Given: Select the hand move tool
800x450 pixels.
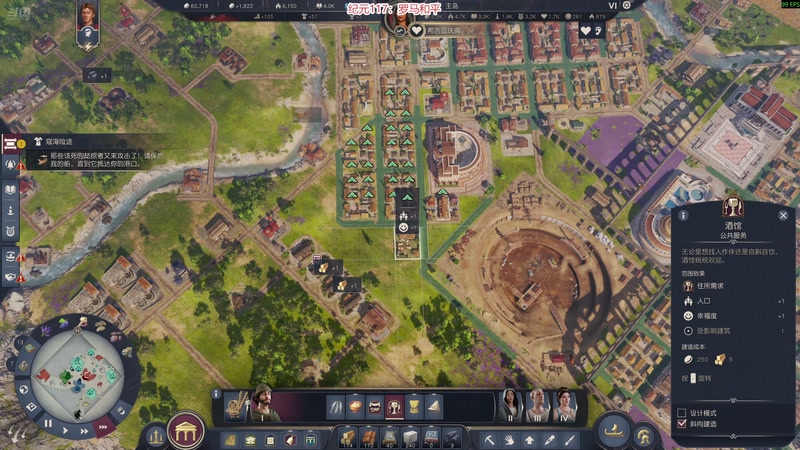Looking at the screenshot, I should click(508, 438).
